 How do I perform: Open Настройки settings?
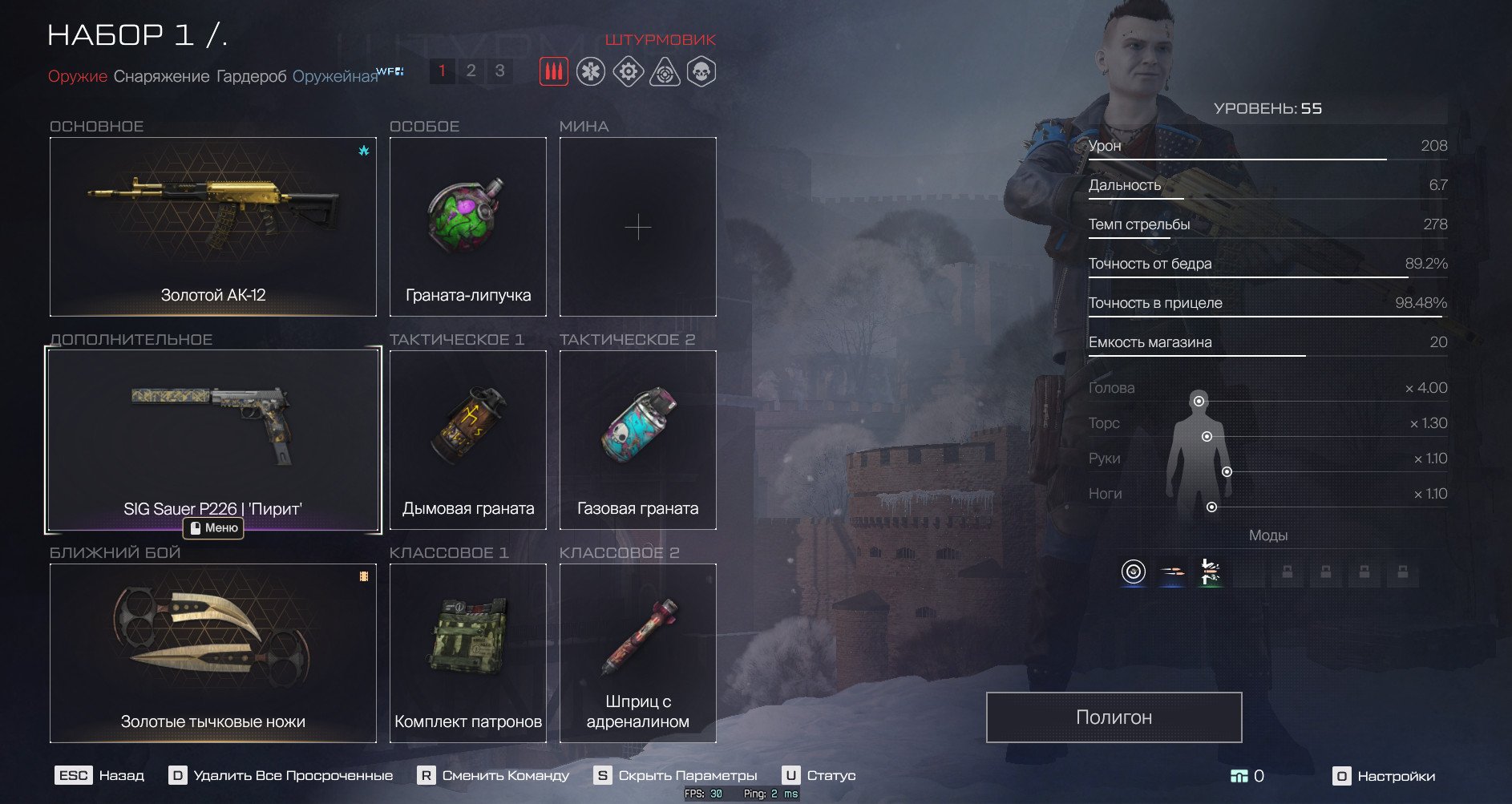1385,776
